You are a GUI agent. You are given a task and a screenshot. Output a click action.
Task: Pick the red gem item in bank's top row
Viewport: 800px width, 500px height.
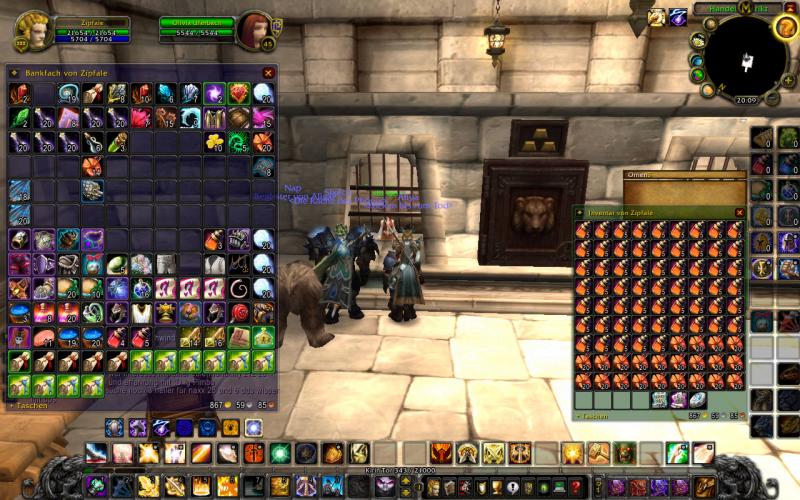click(238, 94)
